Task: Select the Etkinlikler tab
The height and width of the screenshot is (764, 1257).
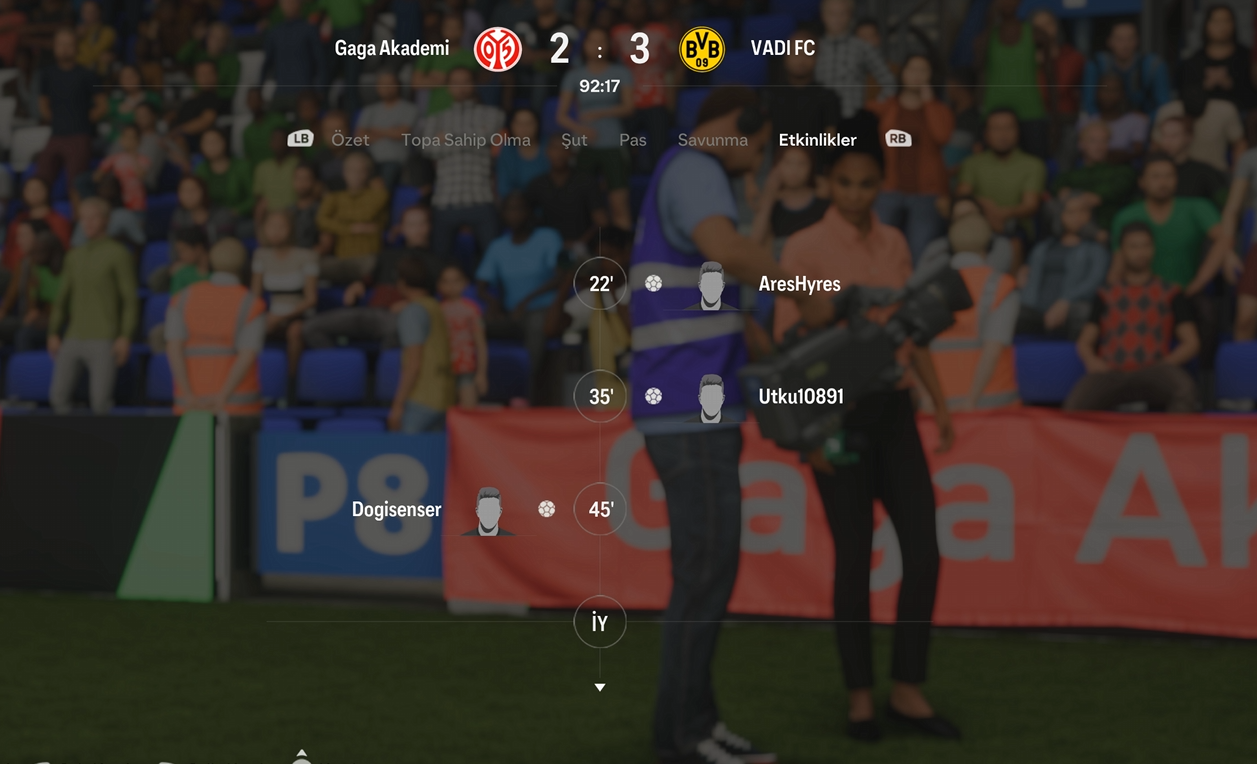Action: pos(817,140)
